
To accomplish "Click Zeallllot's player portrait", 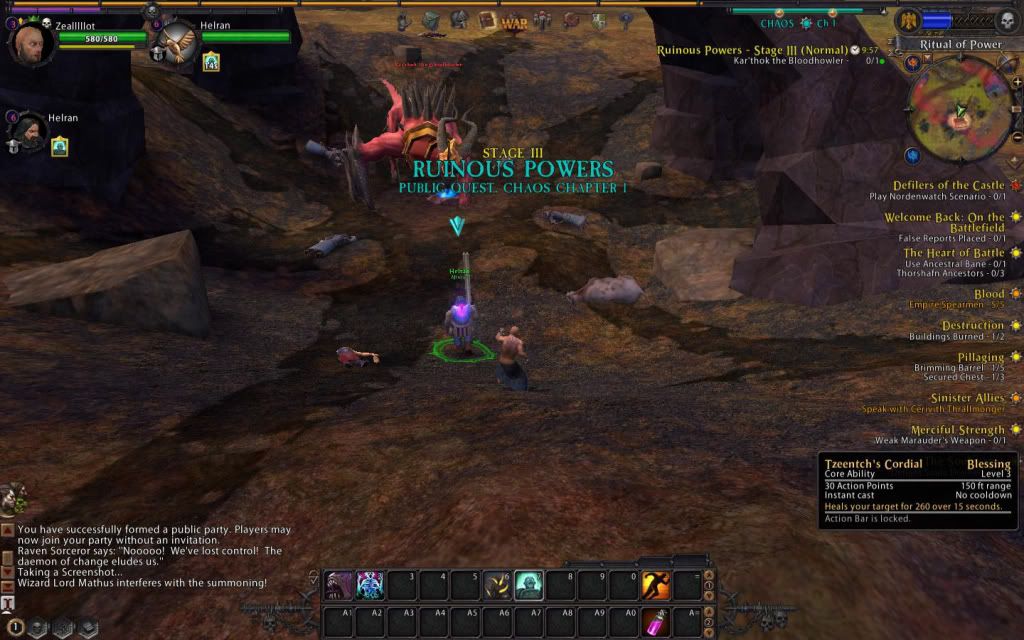I will point(30,43).
